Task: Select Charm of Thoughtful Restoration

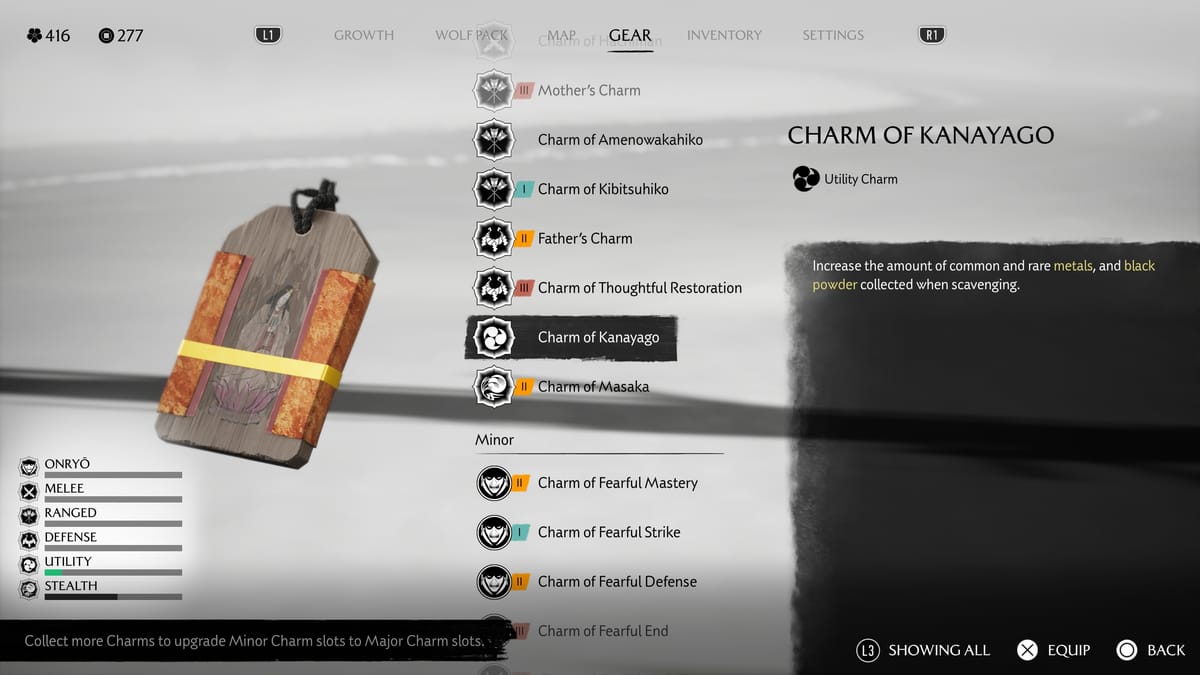Action: tap(639, 288)
